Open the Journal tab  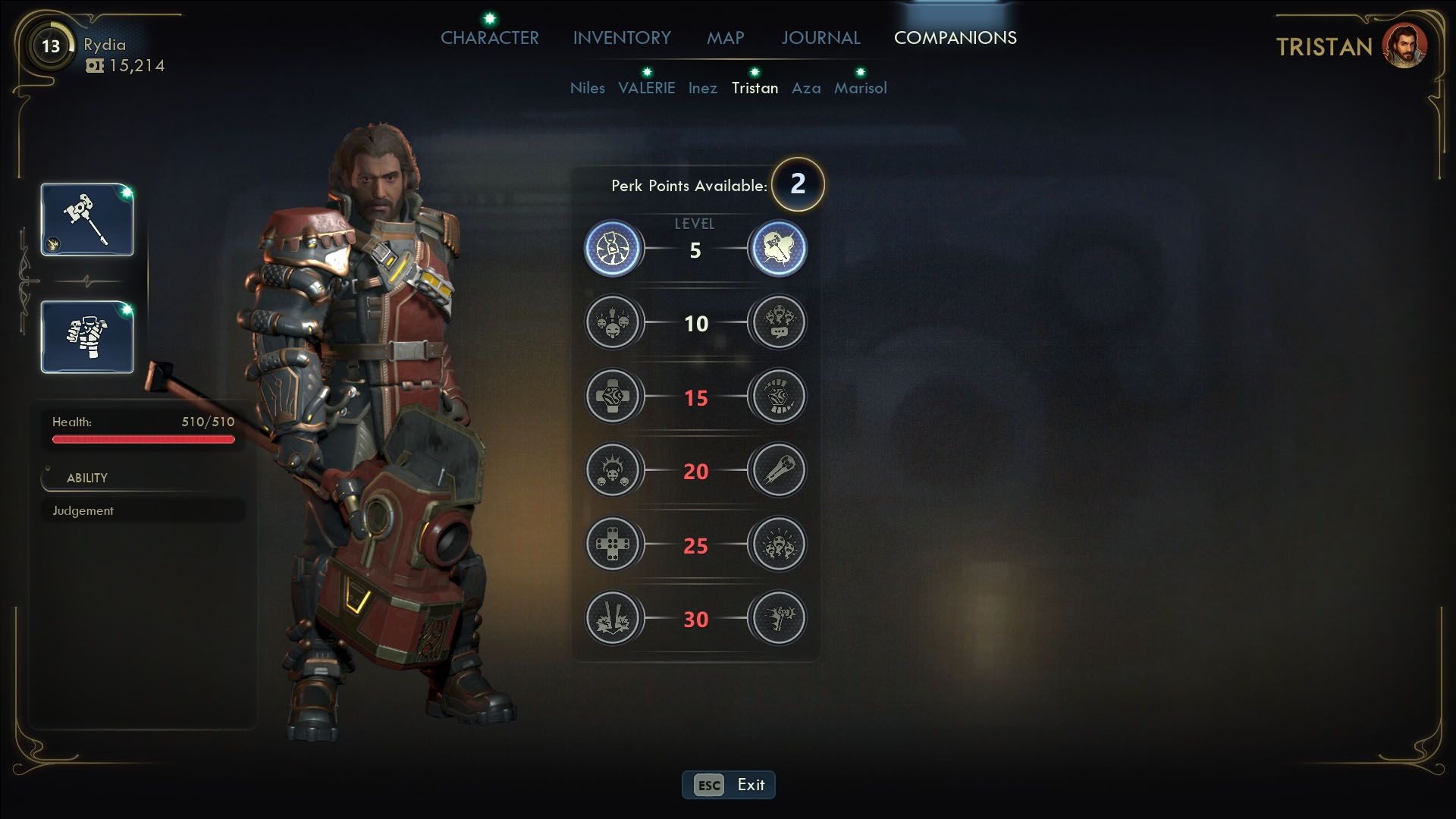click(821, 38)
